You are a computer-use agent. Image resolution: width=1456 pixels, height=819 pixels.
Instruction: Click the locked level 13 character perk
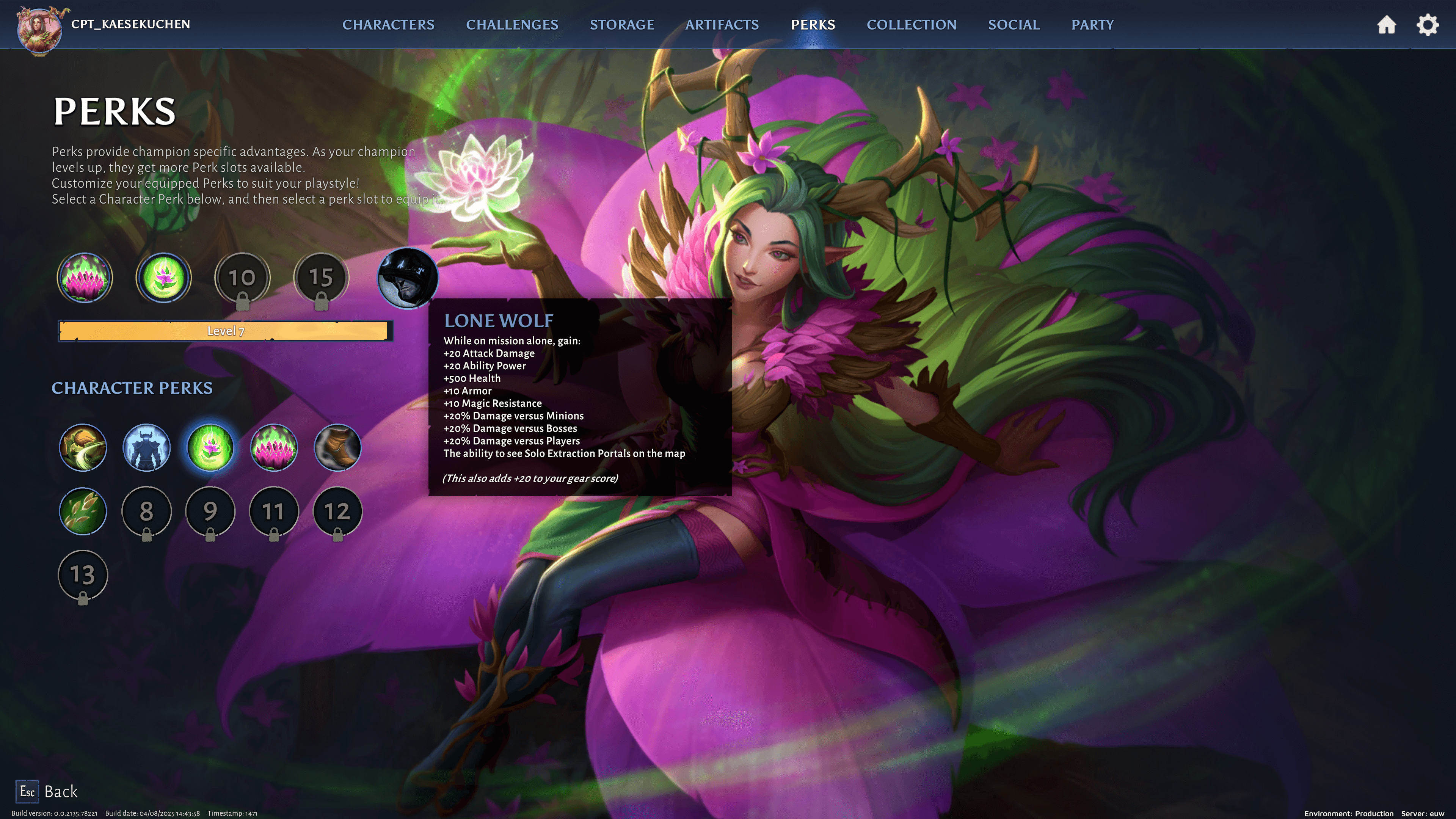(83, 575)
